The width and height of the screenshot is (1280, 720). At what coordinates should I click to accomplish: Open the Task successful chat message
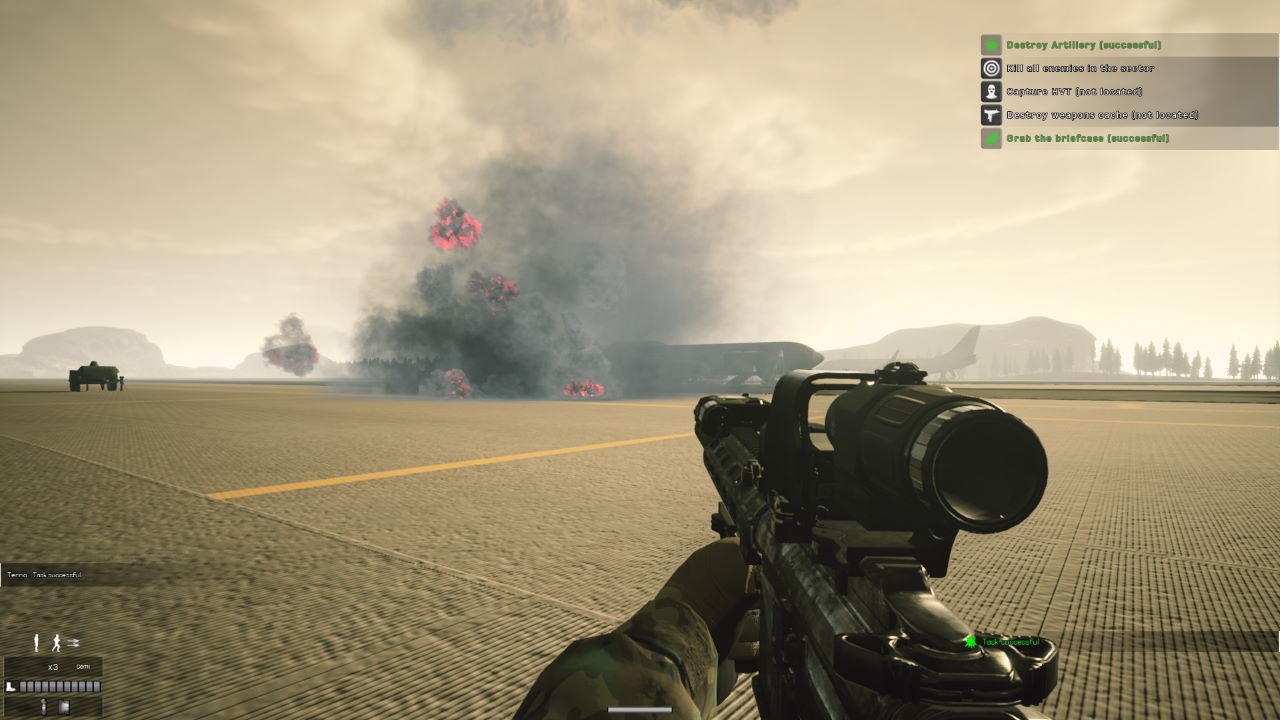[45, 575]
